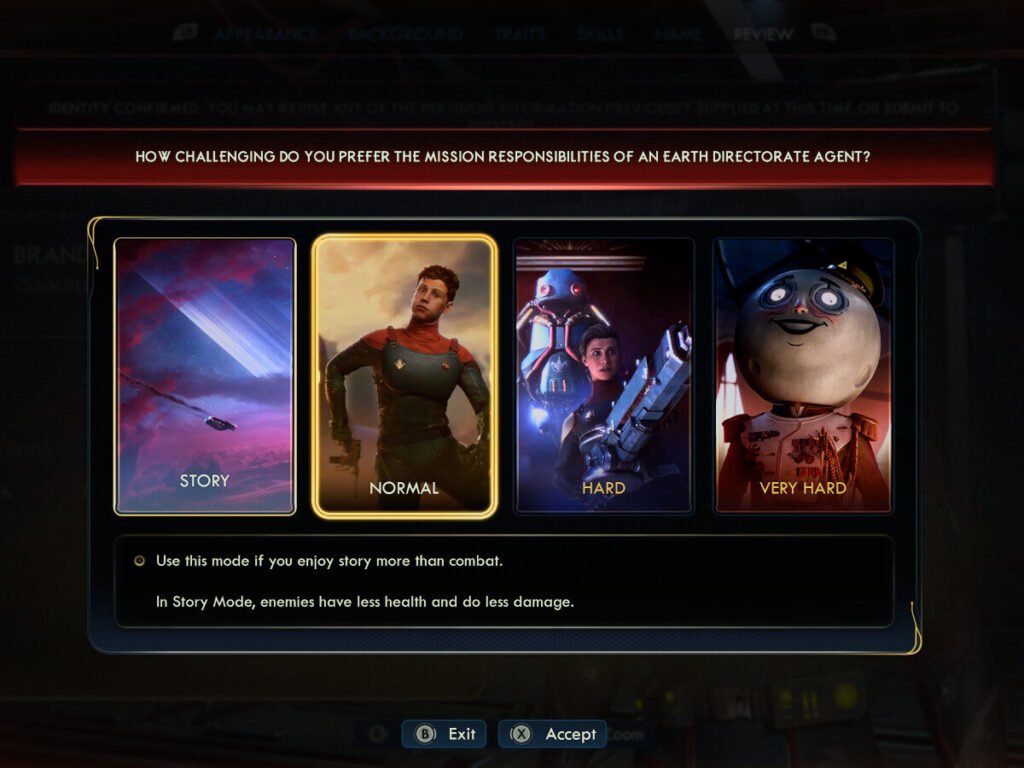
Task: Open the Background tab
Action: point(406,34)
